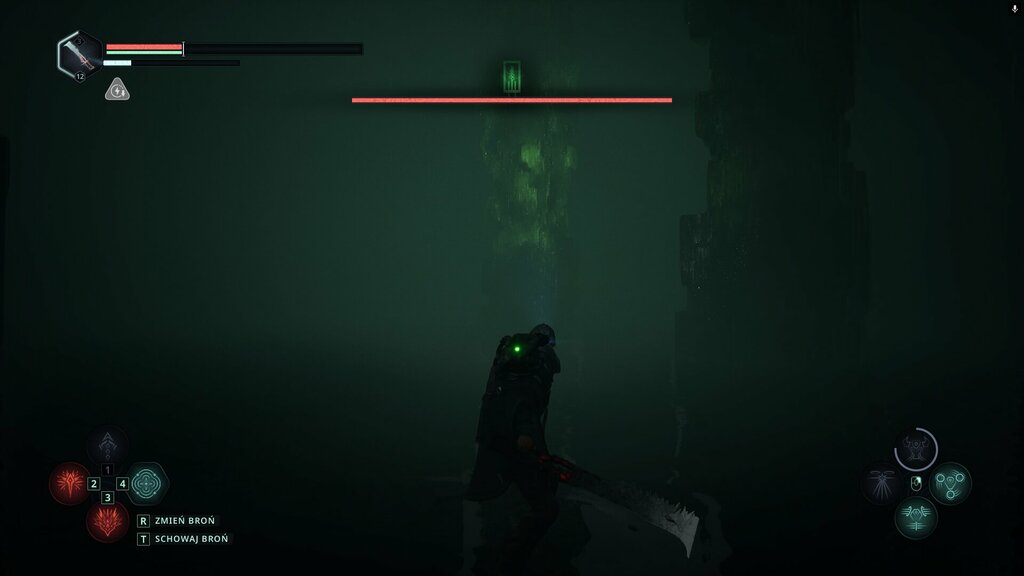Use the teal winged skill icon
1024x576 pixels.
[915, 517]
